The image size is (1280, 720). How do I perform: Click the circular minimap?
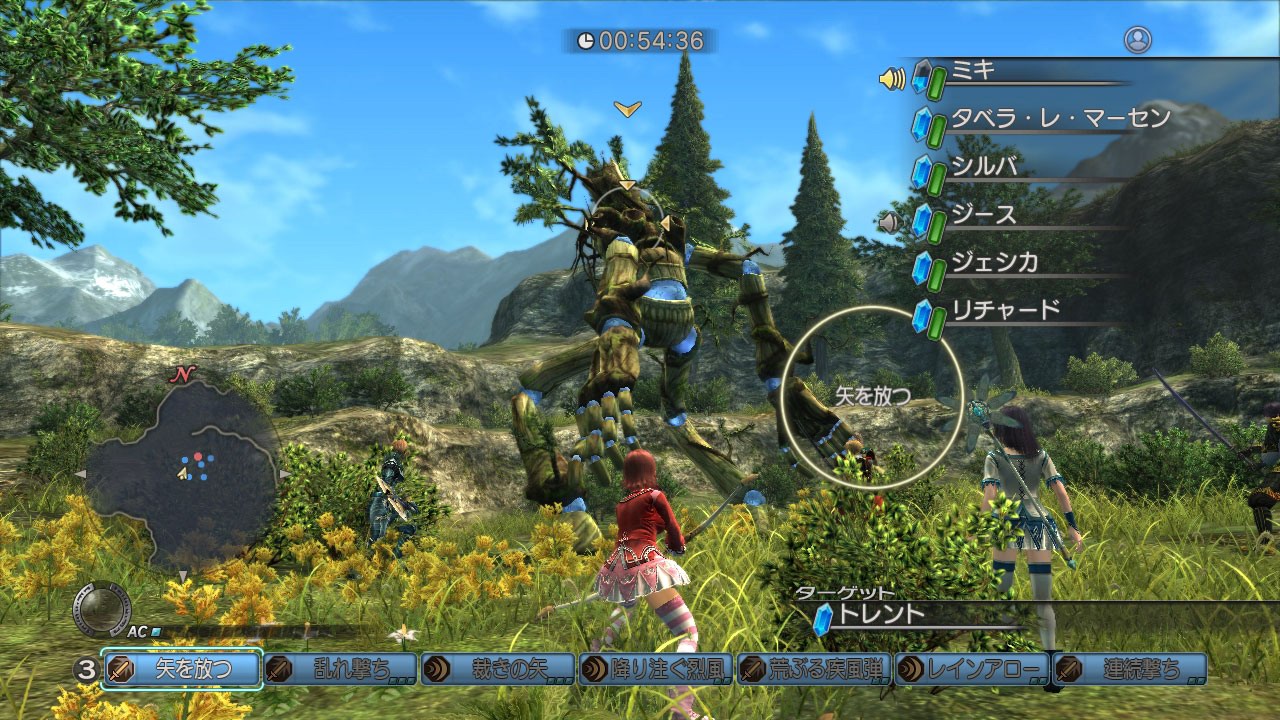pyautogui.click(x=182, y=471)
